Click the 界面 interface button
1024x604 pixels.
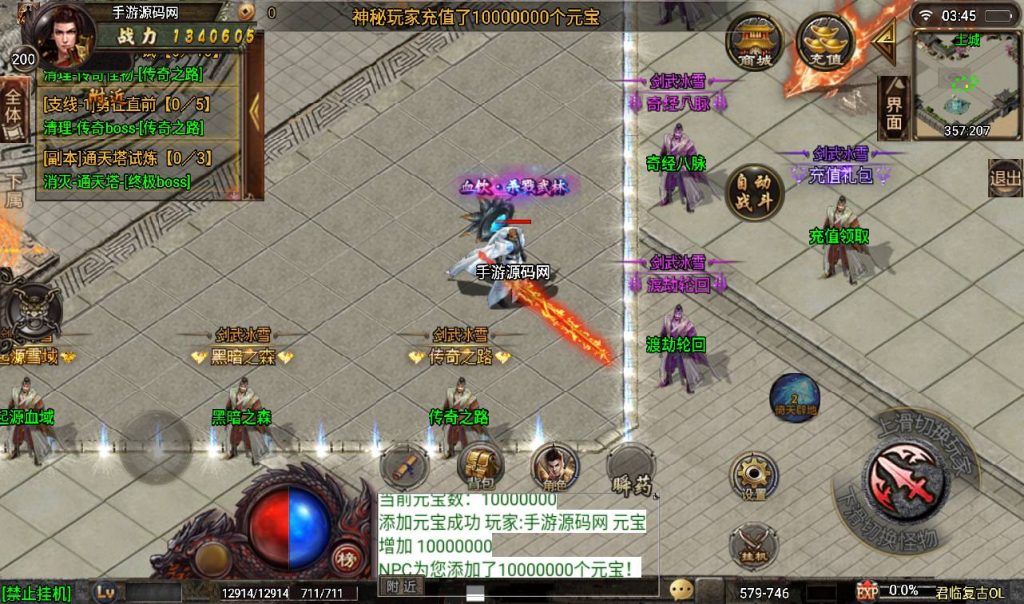(x=894, y=107)
